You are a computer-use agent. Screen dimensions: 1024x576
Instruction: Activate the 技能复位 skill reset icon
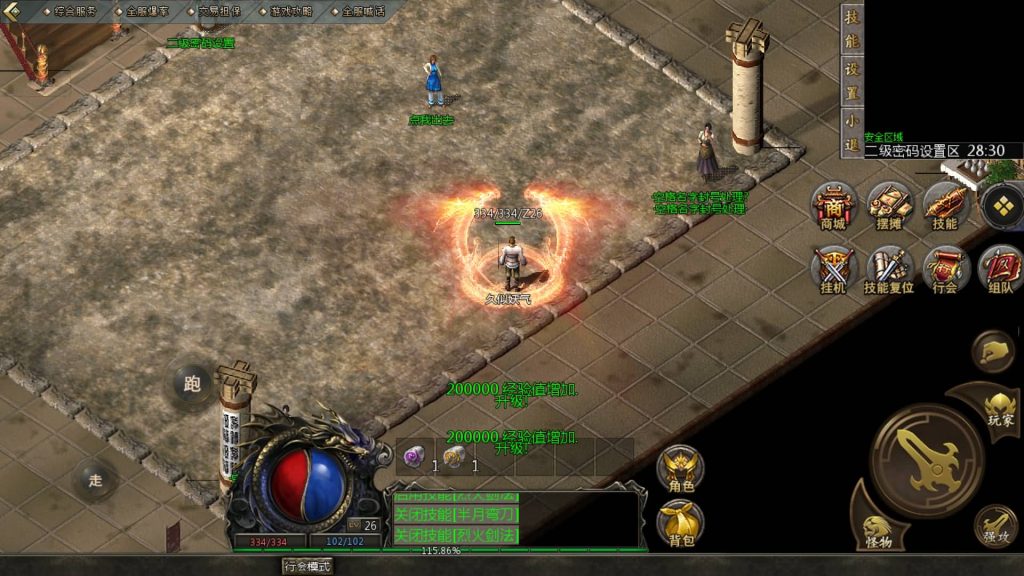pos(888,268)
